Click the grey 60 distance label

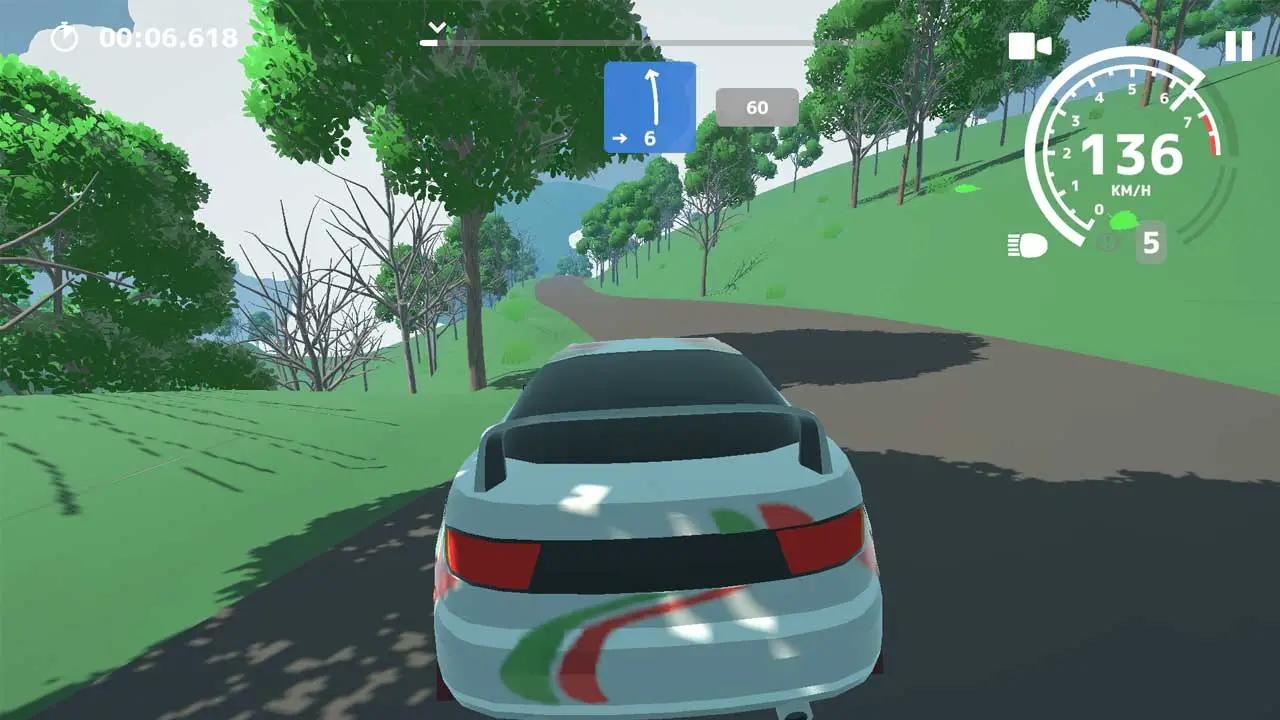pos(757,107)
